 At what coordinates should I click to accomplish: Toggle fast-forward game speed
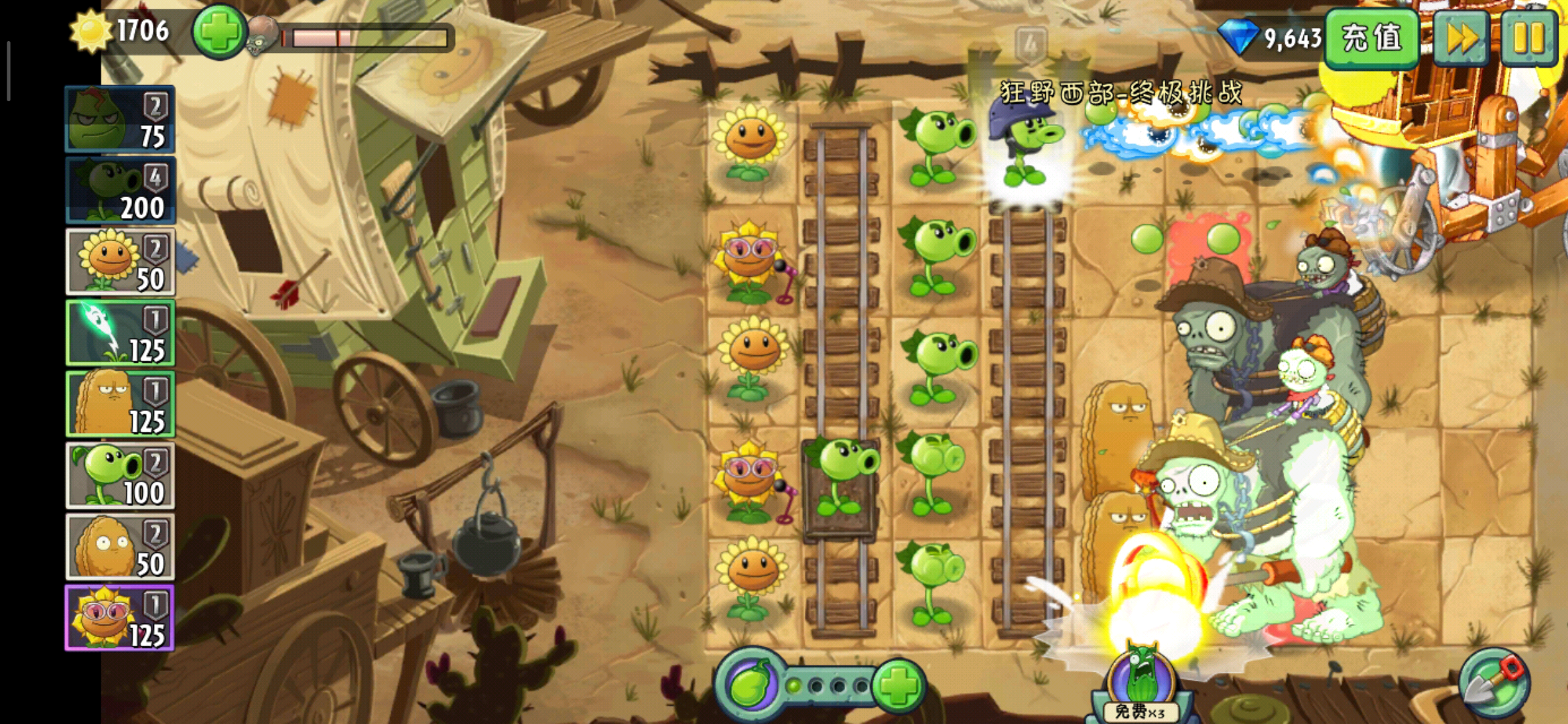pyautogui.click(x=1461, y=38)
